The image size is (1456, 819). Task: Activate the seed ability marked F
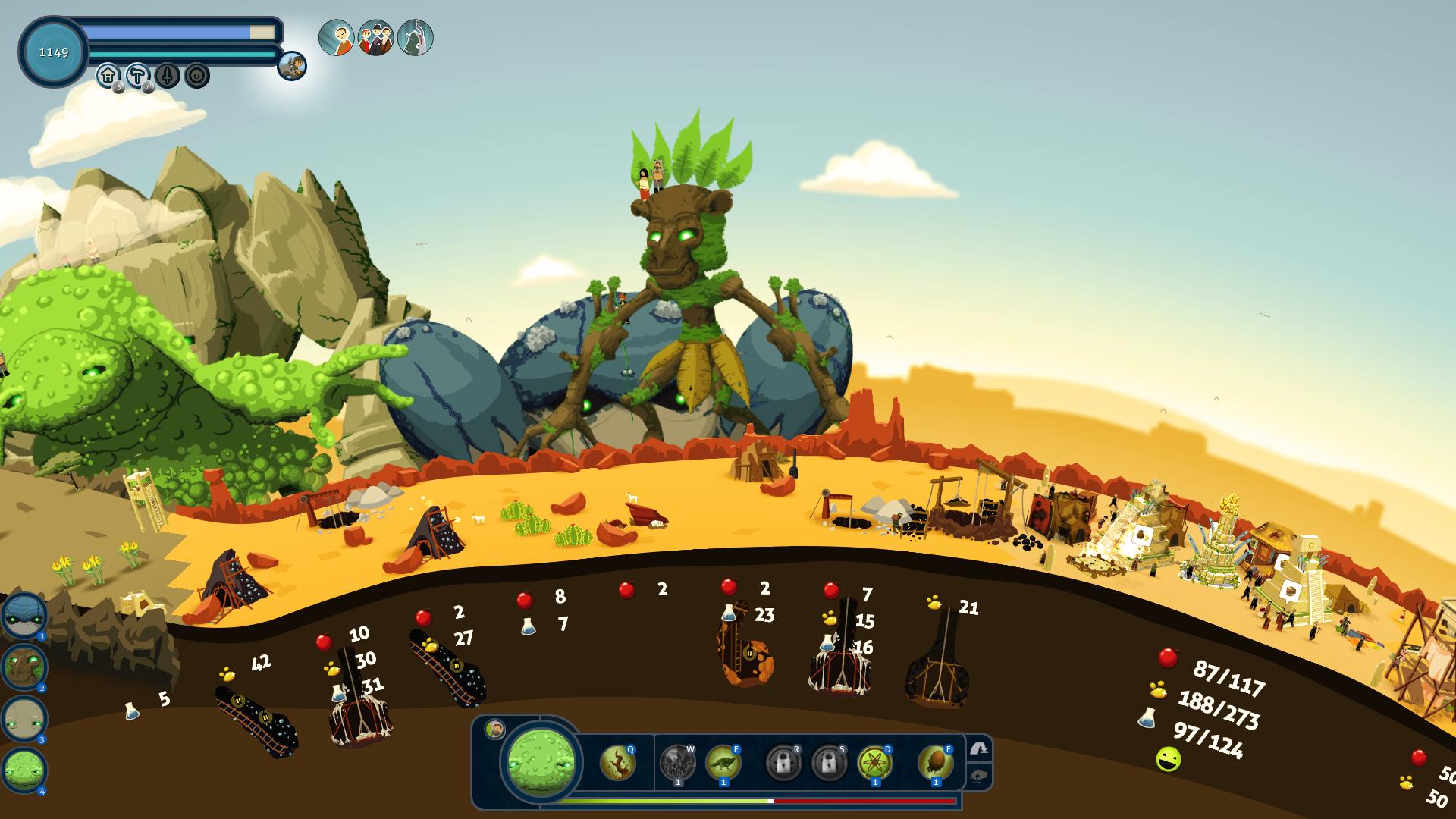[x=935, y=762]
